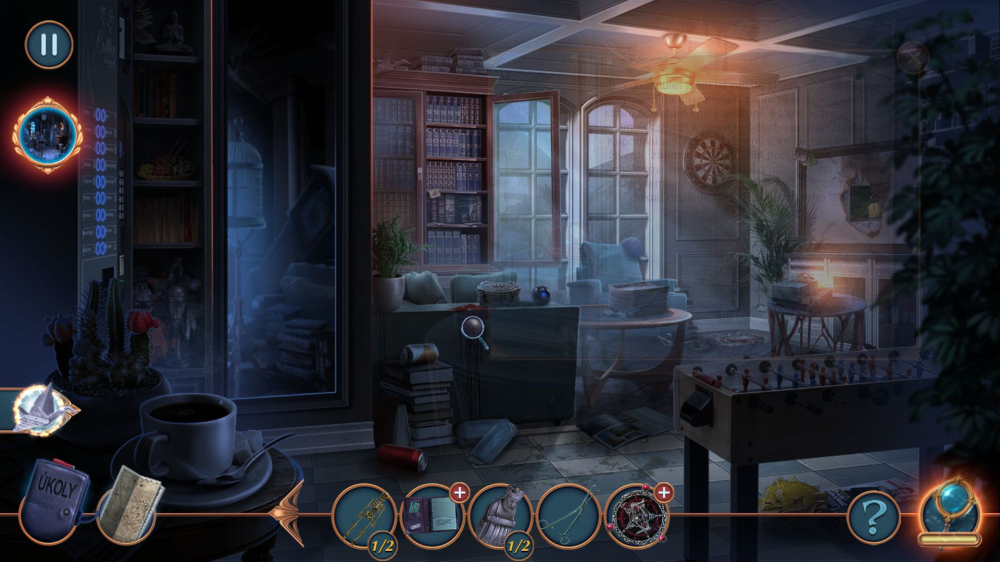
Task: Expand the notebook item's plus badge
Action: [x=459, y=491]
